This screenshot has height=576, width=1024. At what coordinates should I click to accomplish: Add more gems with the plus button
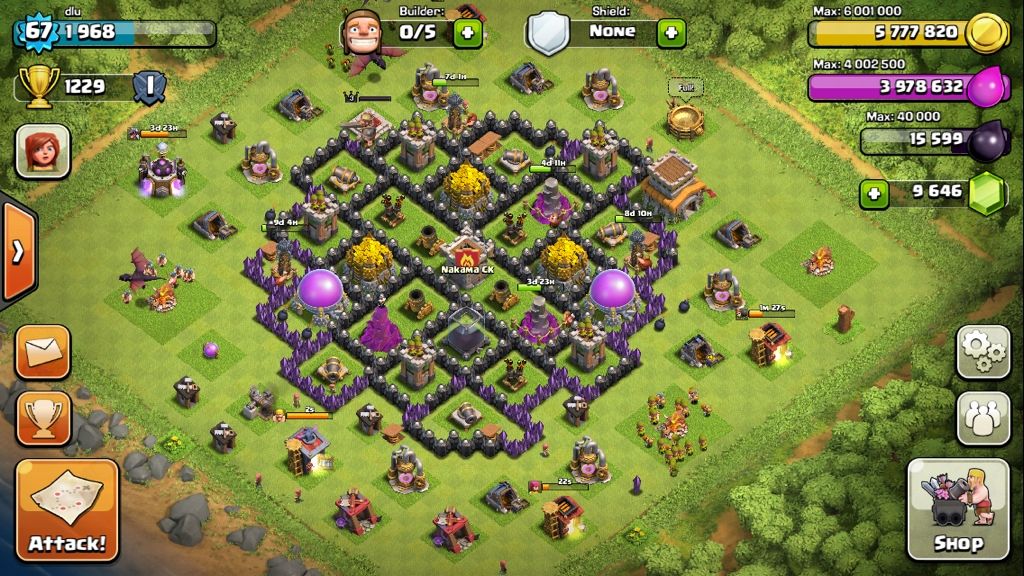875,192
